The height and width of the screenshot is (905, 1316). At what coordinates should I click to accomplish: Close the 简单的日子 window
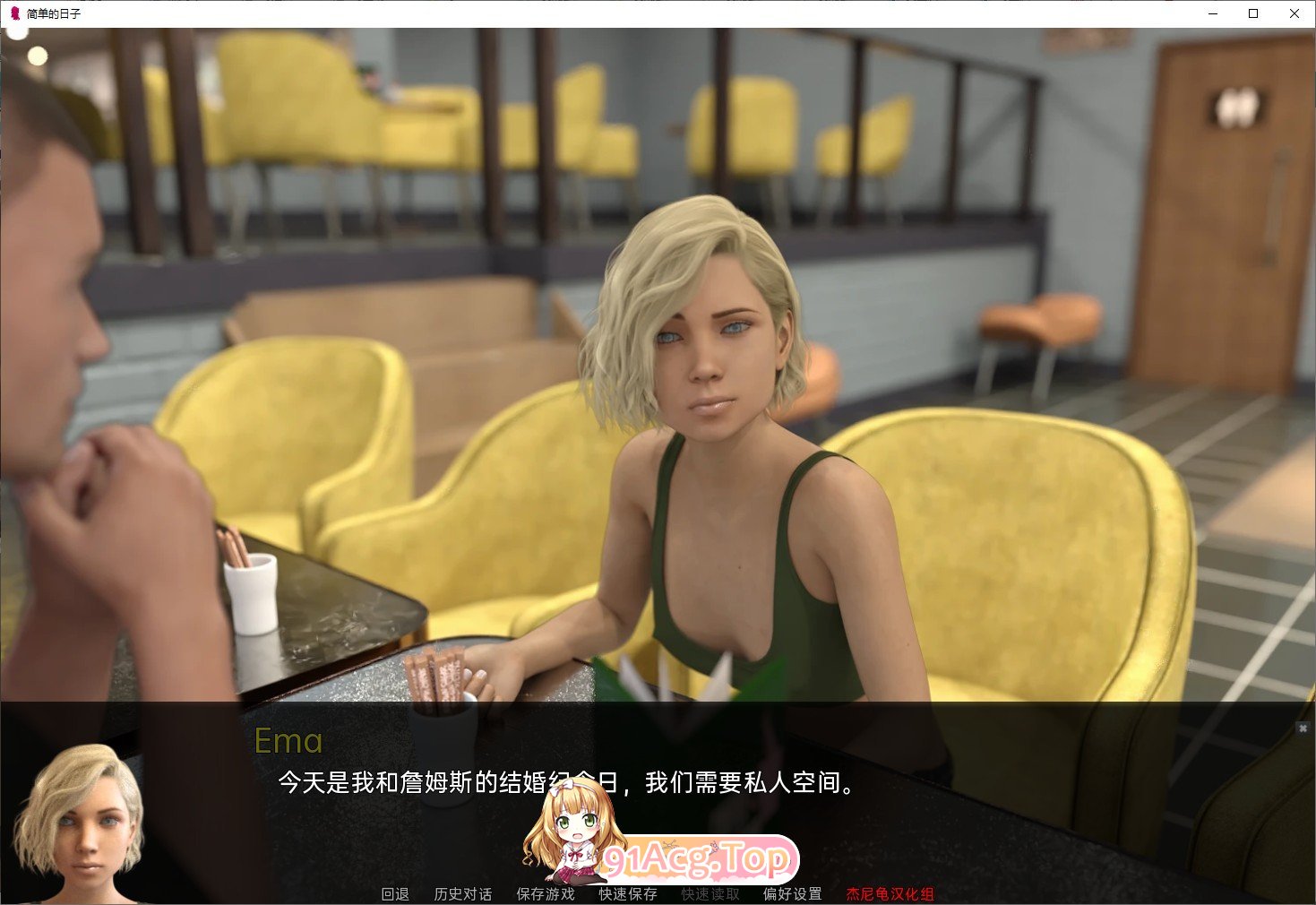point(1294,13)
